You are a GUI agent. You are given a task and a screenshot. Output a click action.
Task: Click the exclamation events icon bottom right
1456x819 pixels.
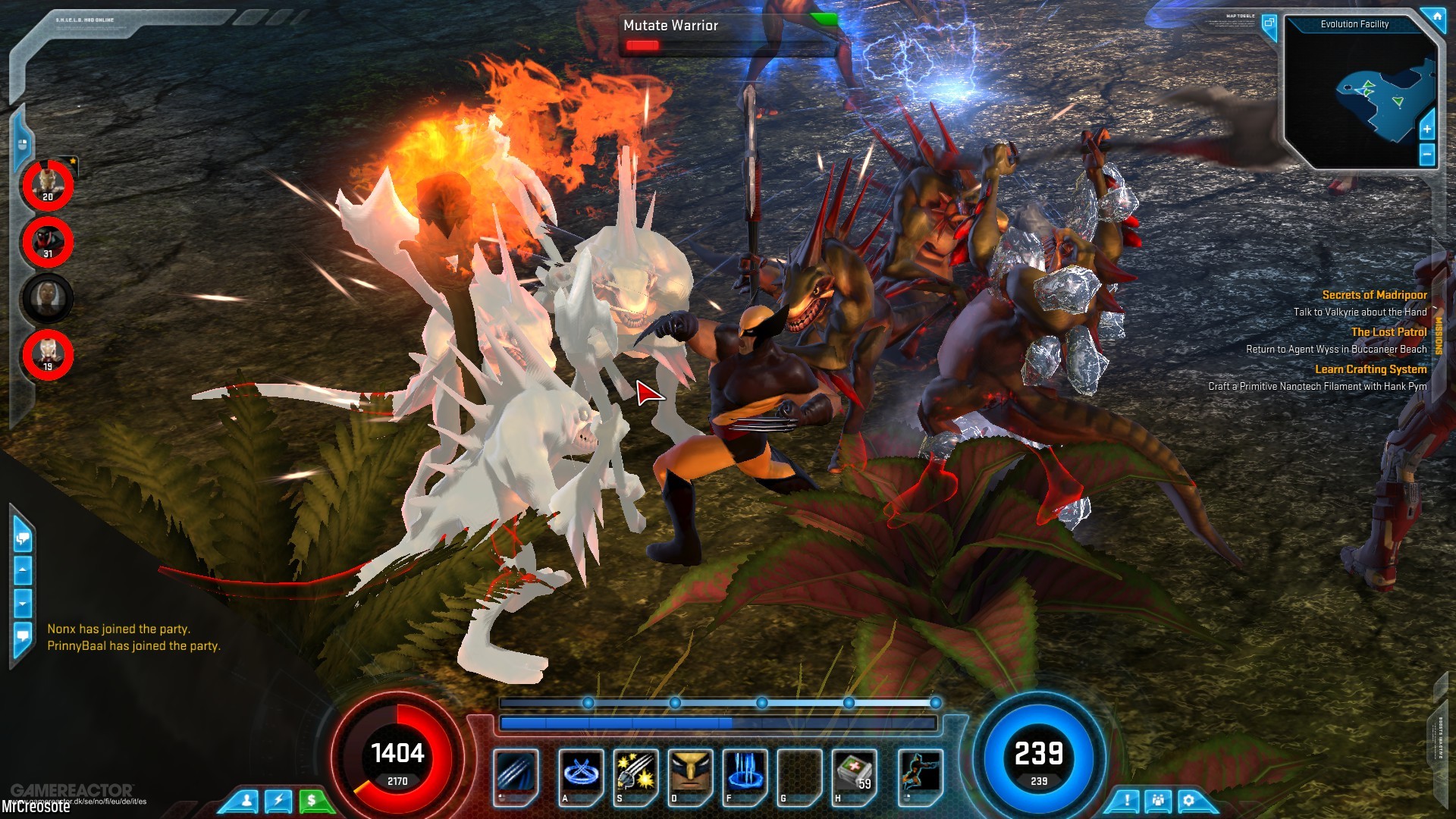(1125, 799)
